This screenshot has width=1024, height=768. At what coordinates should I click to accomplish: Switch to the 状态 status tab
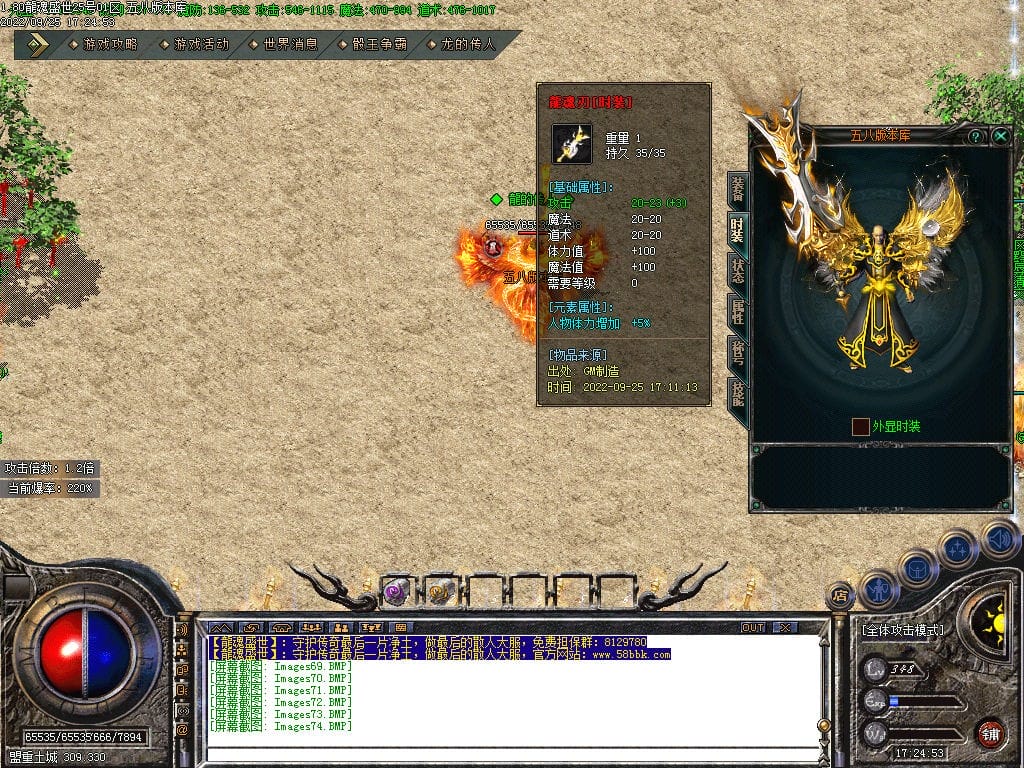pyautogui.click(x=737, y=271)
